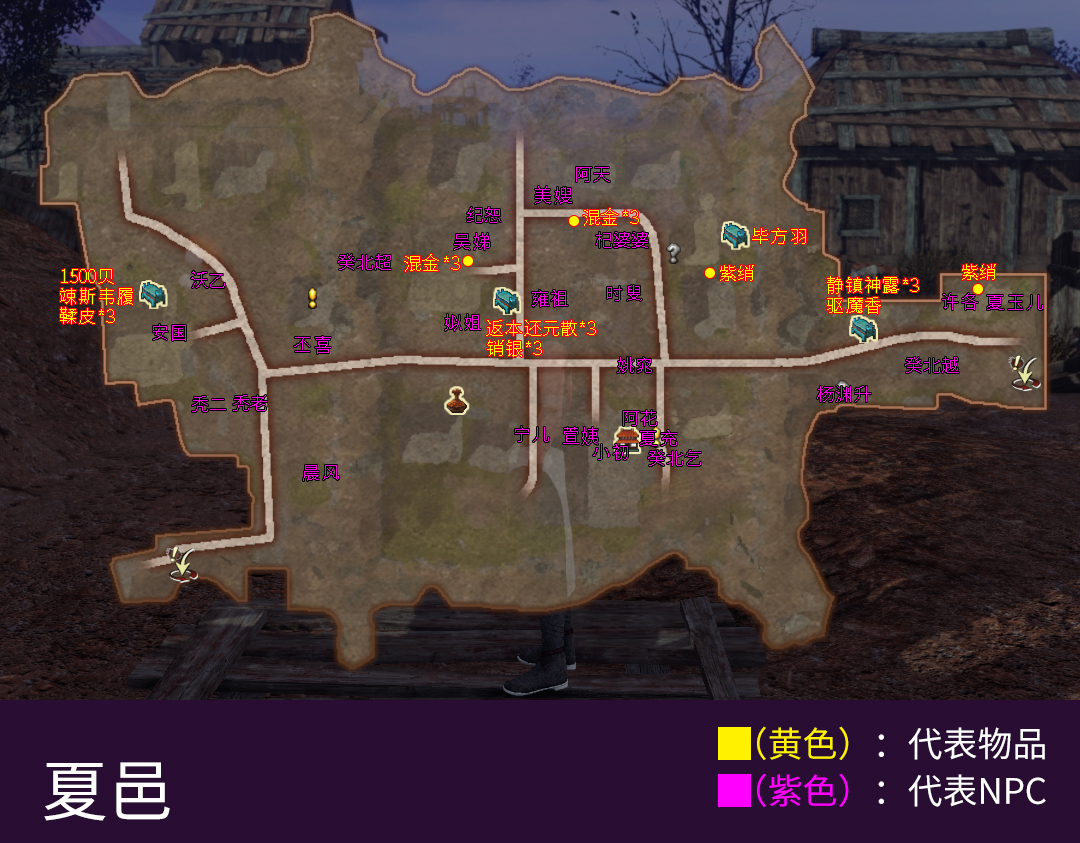Open the chest marker by 返本还元散
Image resolution: width=1080 pixels, height=843 pixels.
506,300
